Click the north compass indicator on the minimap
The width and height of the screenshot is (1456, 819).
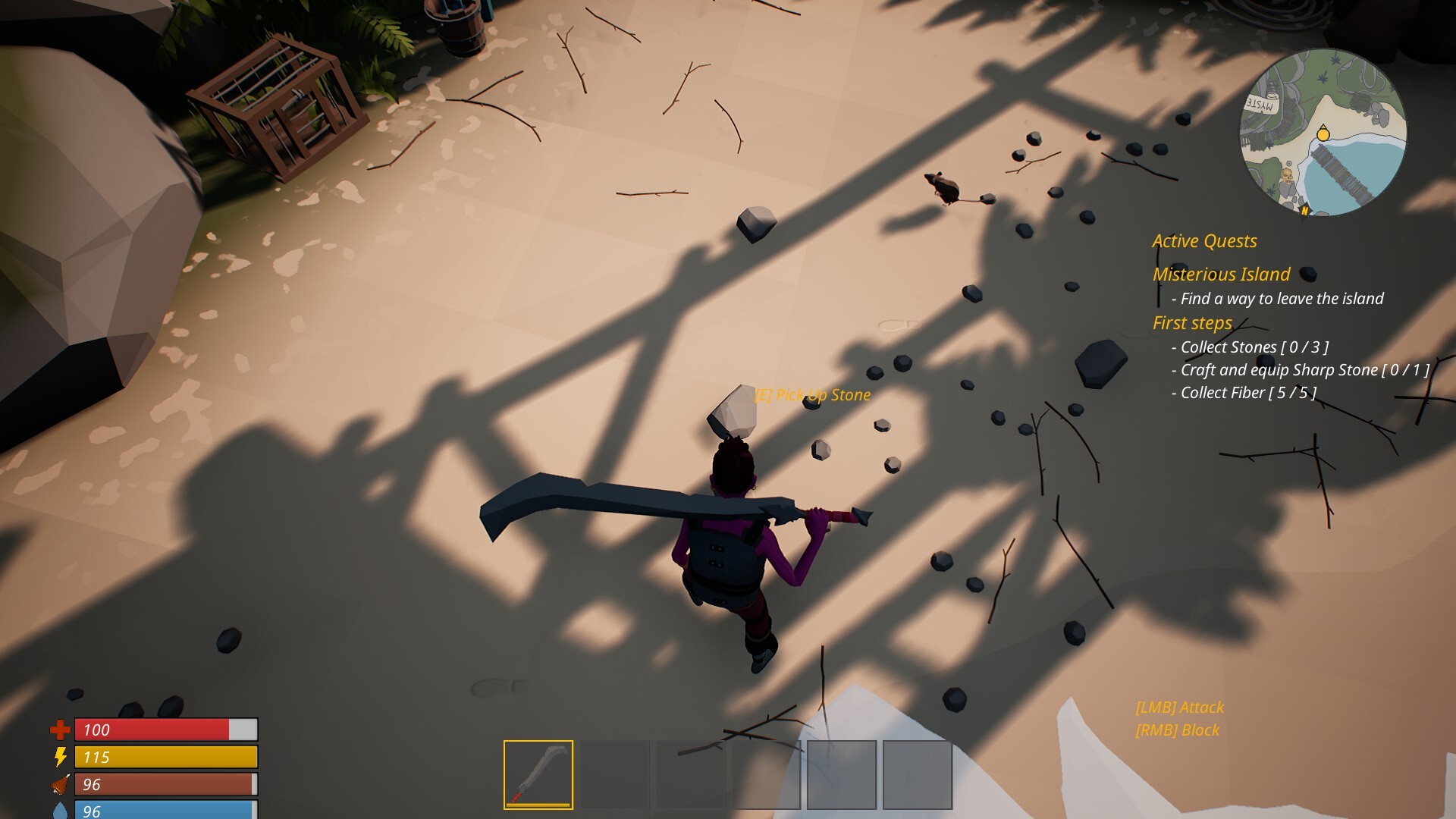click(x=1305, y=210)
